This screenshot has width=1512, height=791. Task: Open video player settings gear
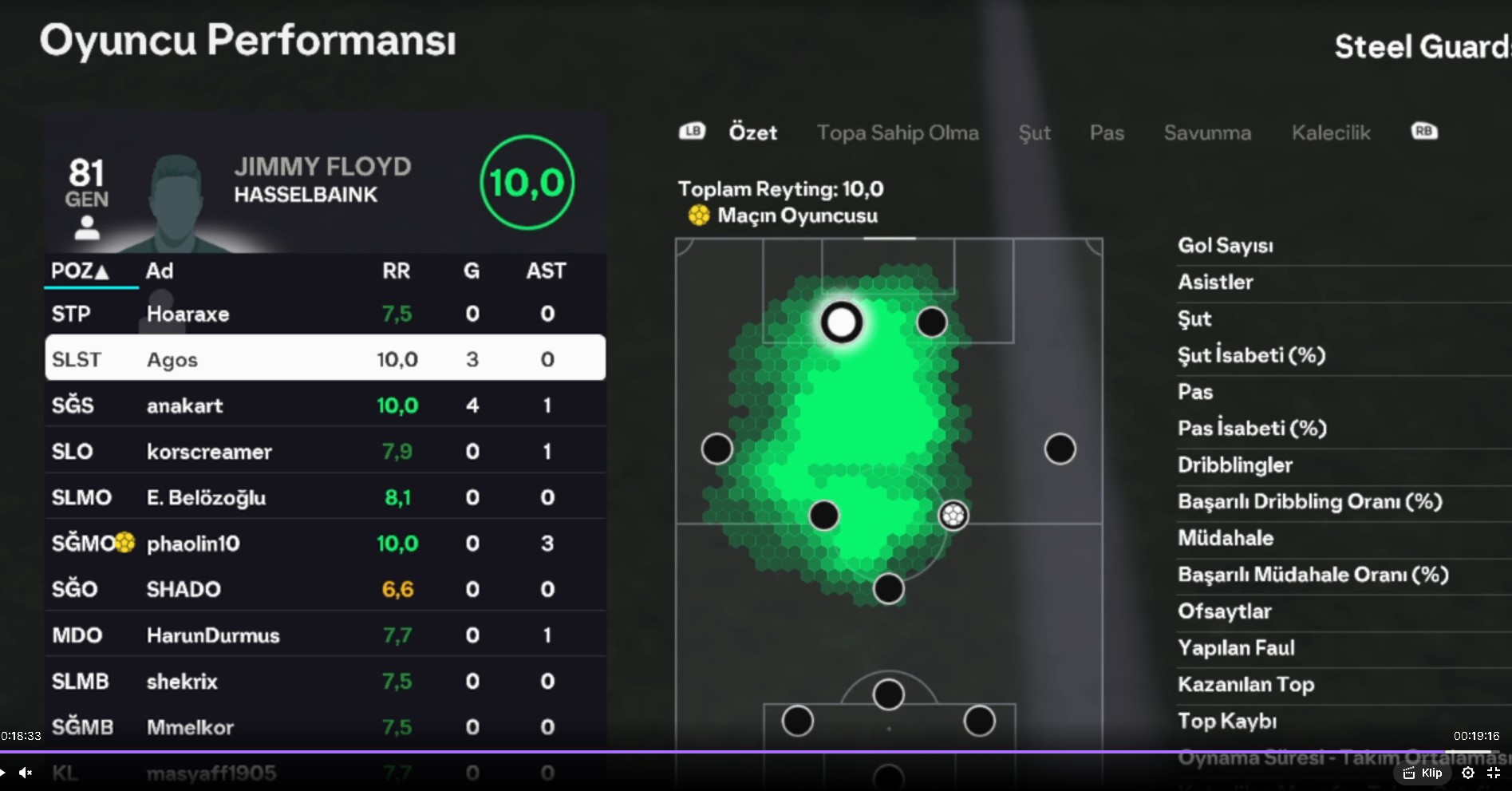click(x=1467, y=773)
